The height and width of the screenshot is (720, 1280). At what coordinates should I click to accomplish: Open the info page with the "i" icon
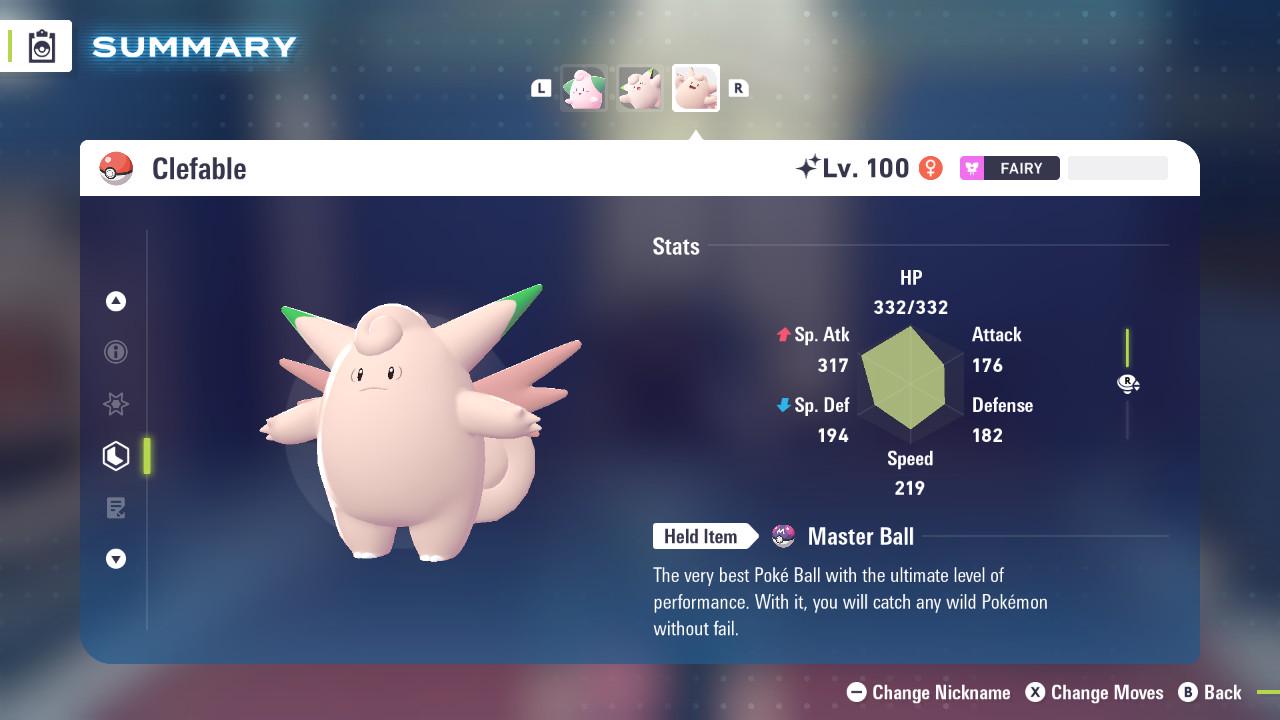[116, 352]
